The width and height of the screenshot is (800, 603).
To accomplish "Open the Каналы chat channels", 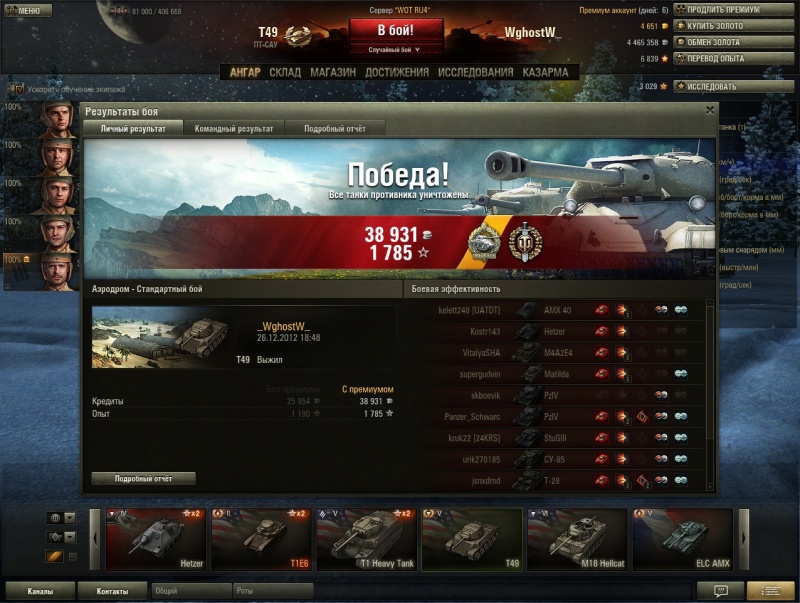I will (41, 591).
